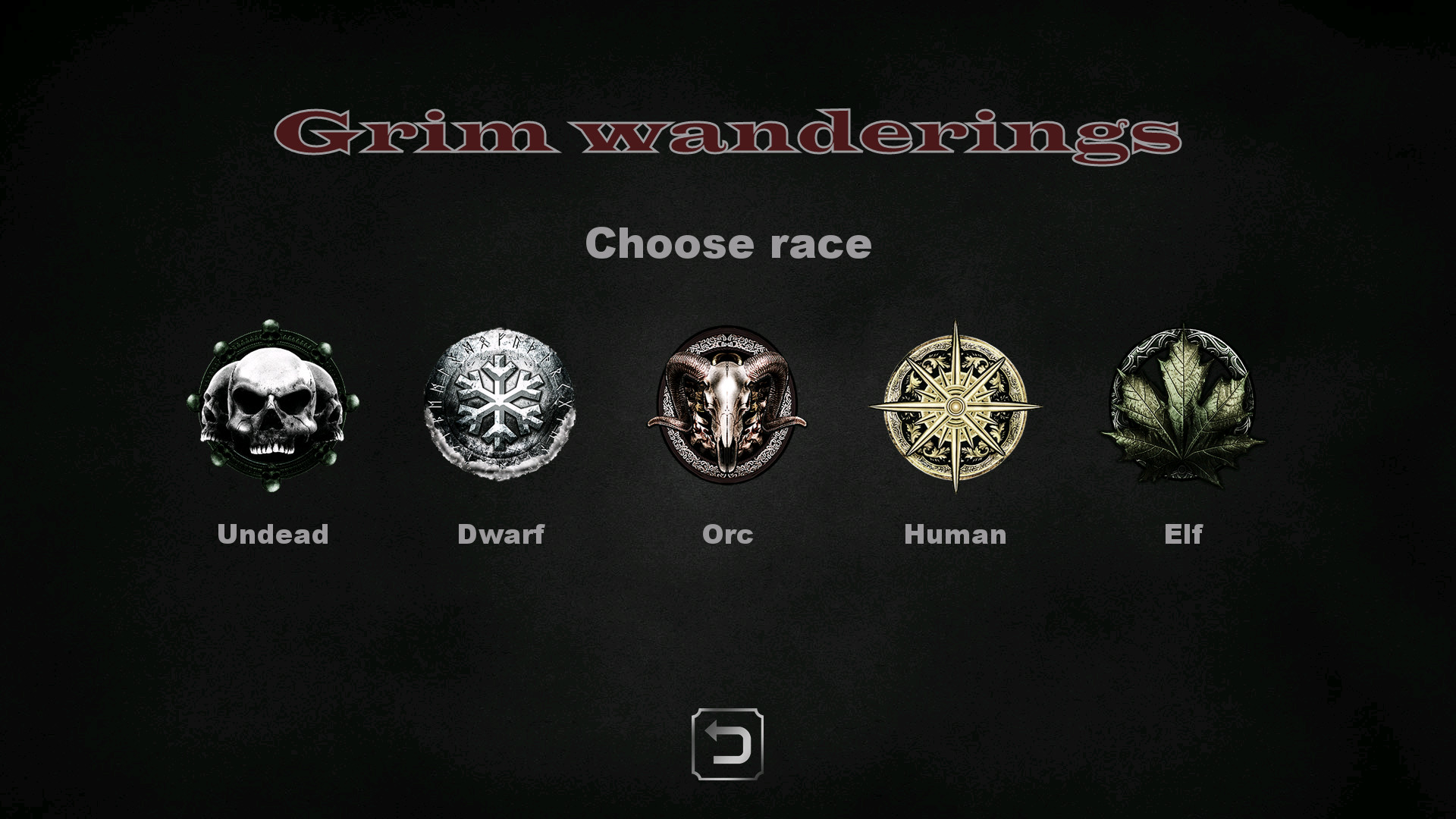1456x819 pixels.
Task: Click the Dwarf label text
Action: pos(500,535)
